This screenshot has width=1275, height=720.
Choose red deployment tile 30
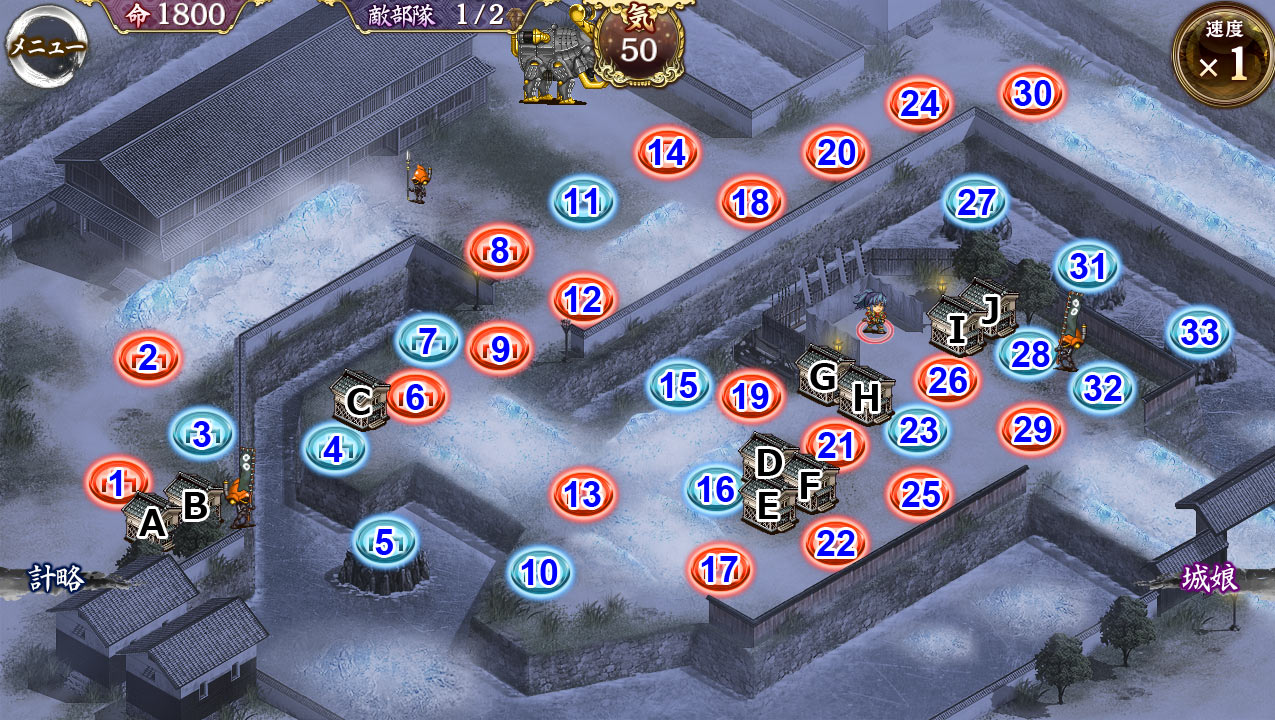(x=1033, y=94)
